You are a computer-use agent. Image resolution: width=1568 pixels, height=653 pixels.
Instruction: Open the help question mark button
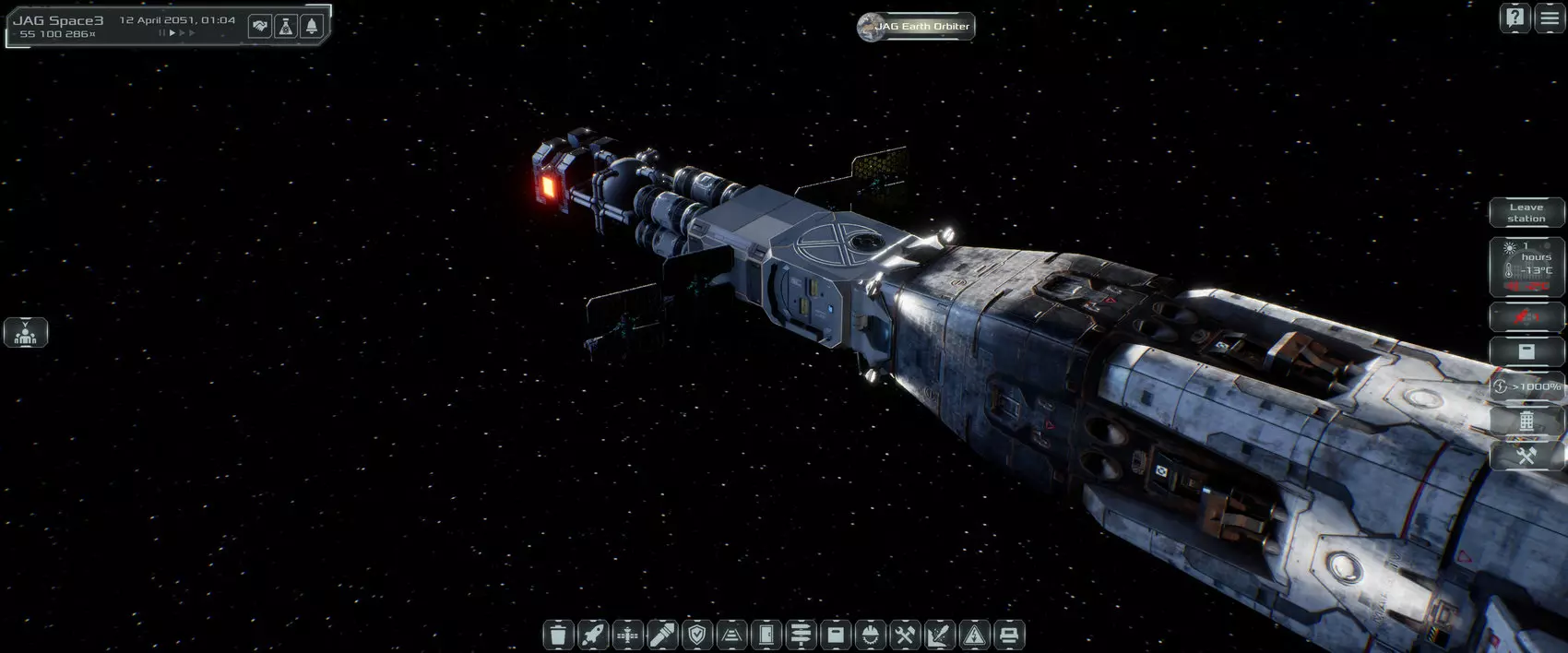tap(1515, 18)
